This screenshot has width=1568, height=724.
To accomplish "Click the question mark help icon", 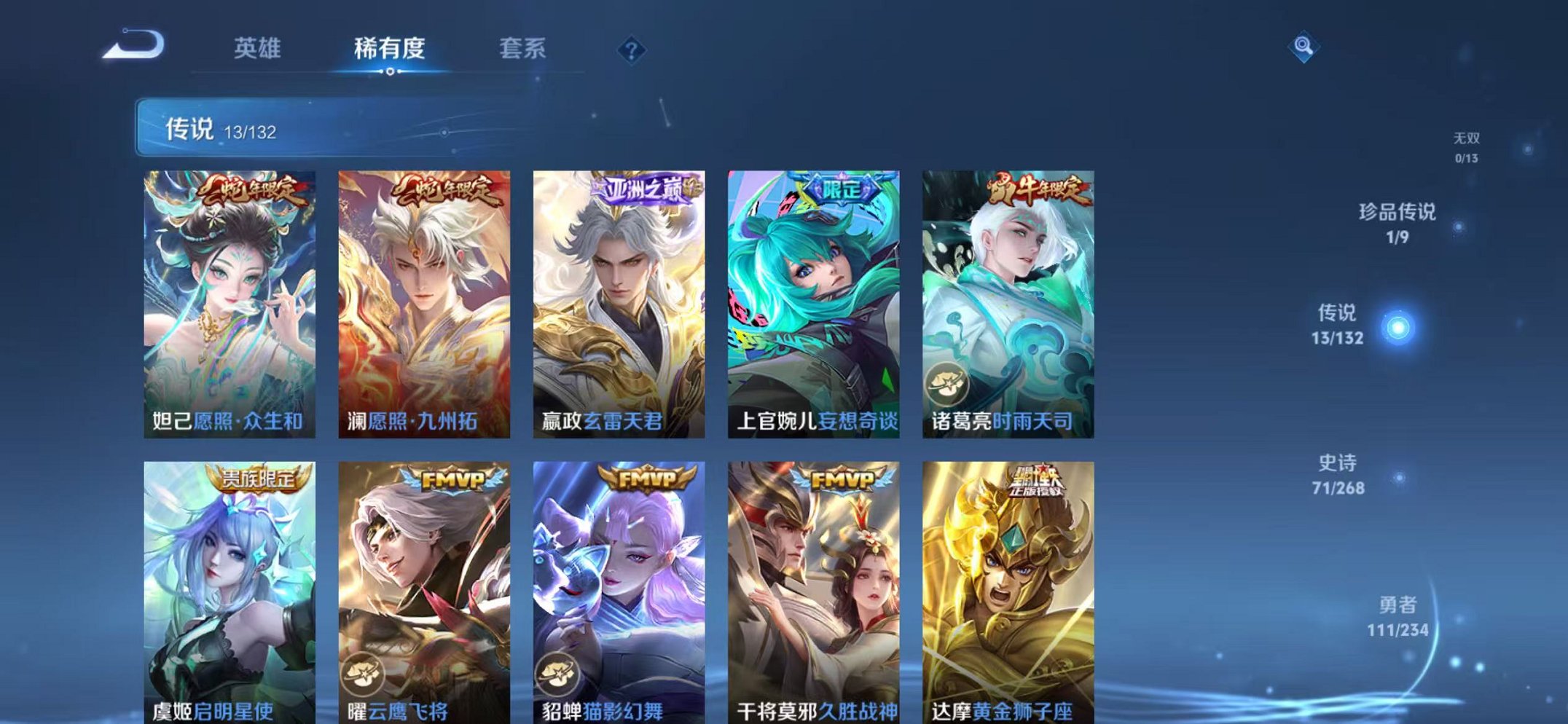I will pos(631,50).
